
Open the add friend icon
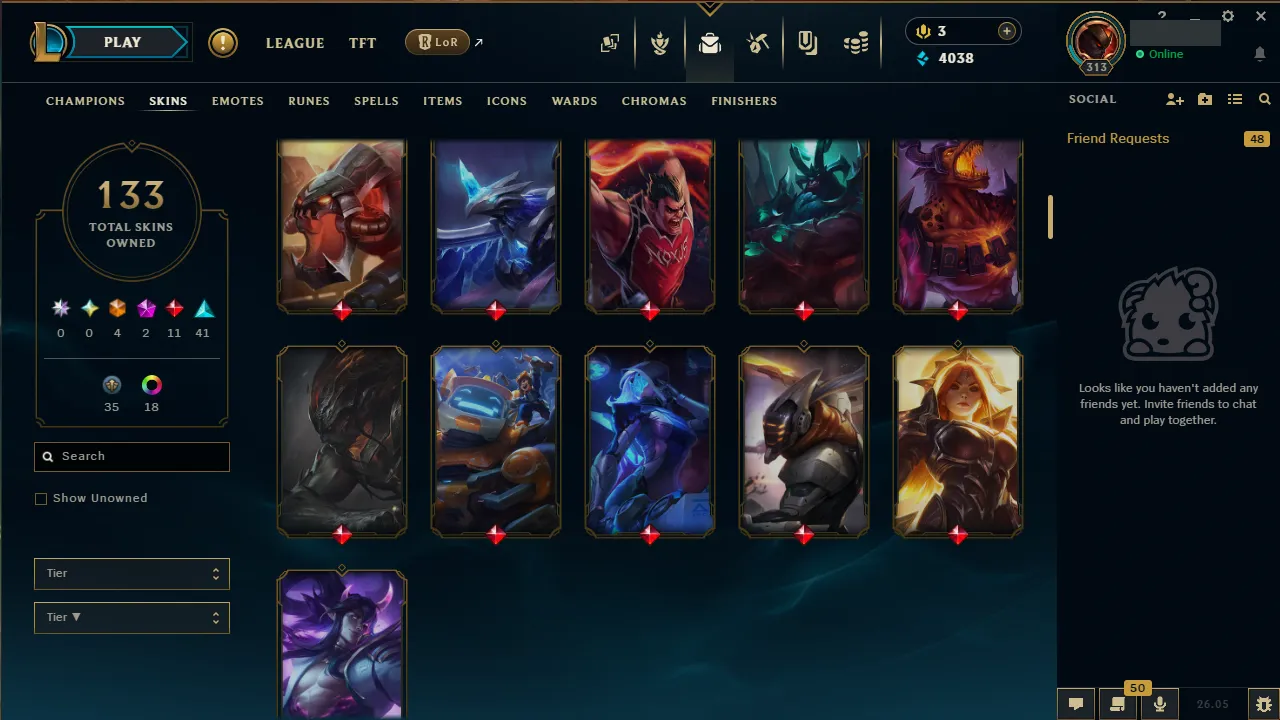pyautogui.click(x=1175, y=99)
